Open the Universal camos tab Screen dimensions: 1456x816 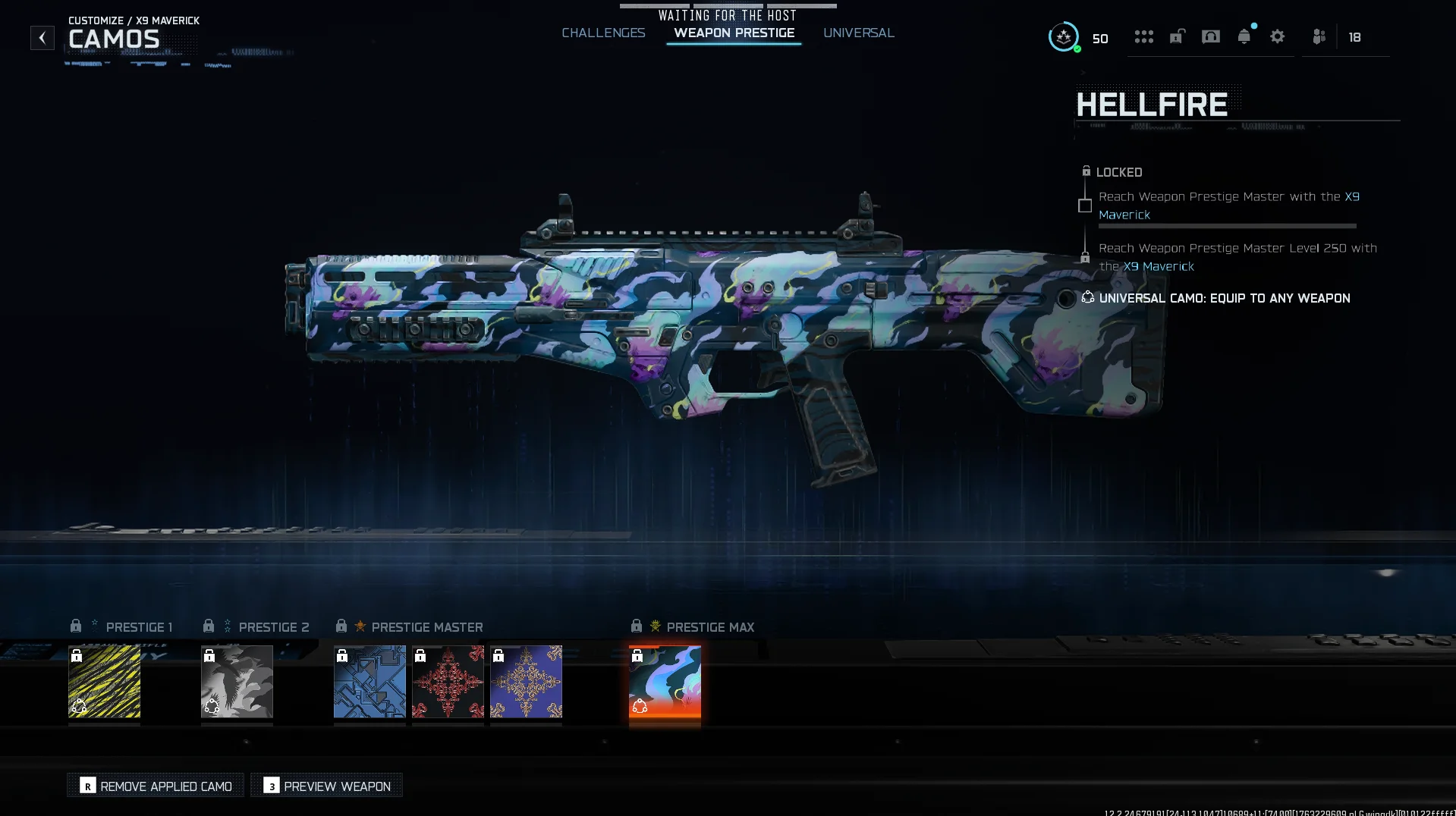point(858,33)
